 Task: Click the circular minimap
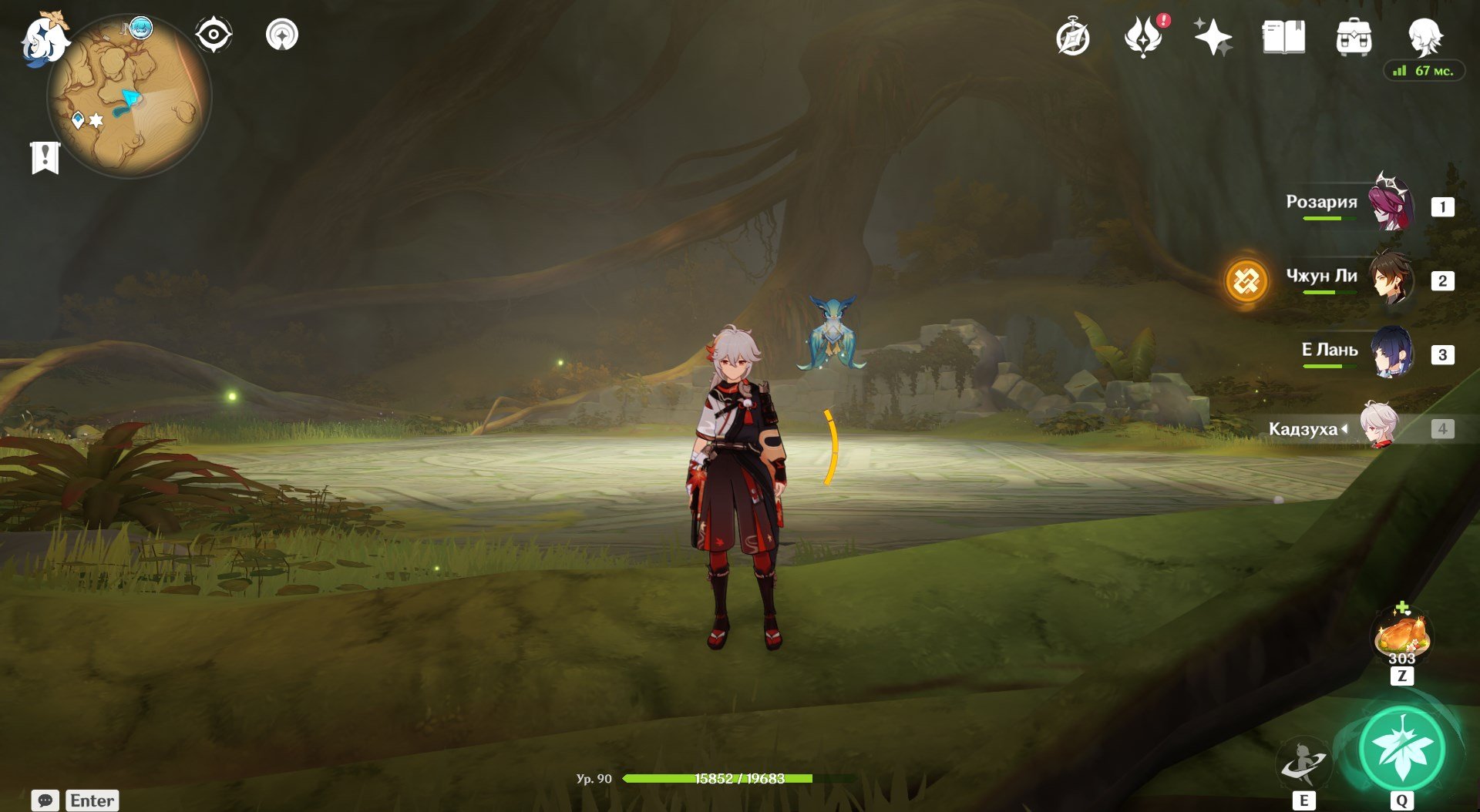pos(129,97)
